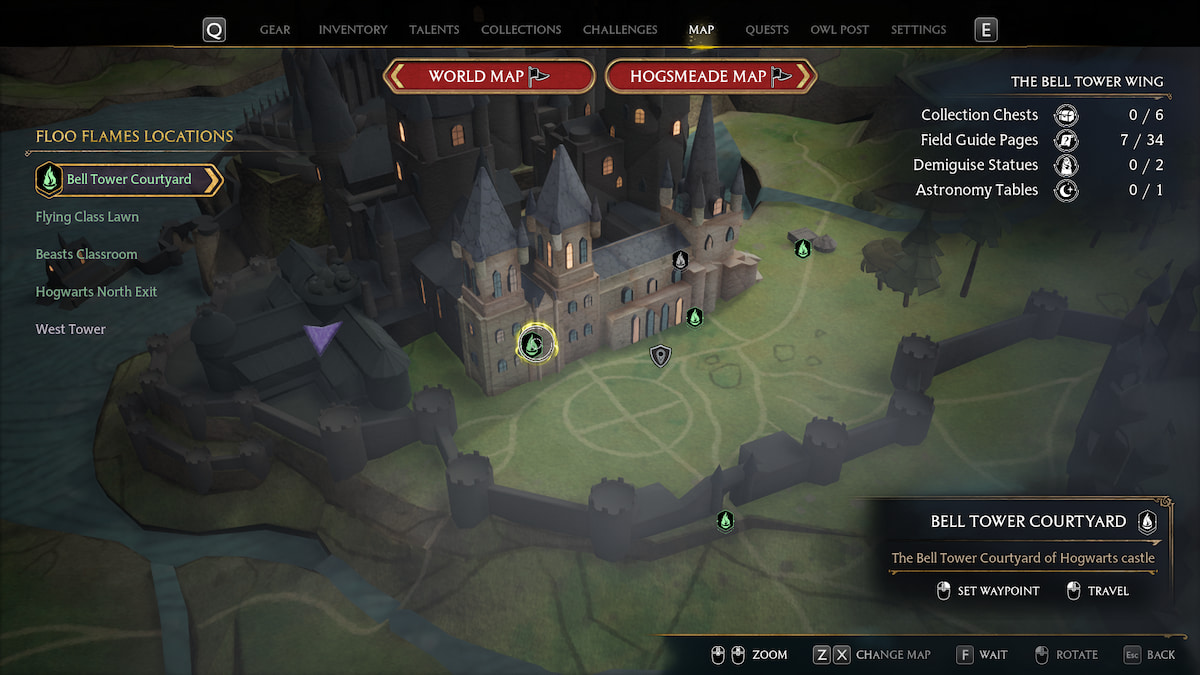Open the Settings tab

pyautogui.click(x=918, y=30)
